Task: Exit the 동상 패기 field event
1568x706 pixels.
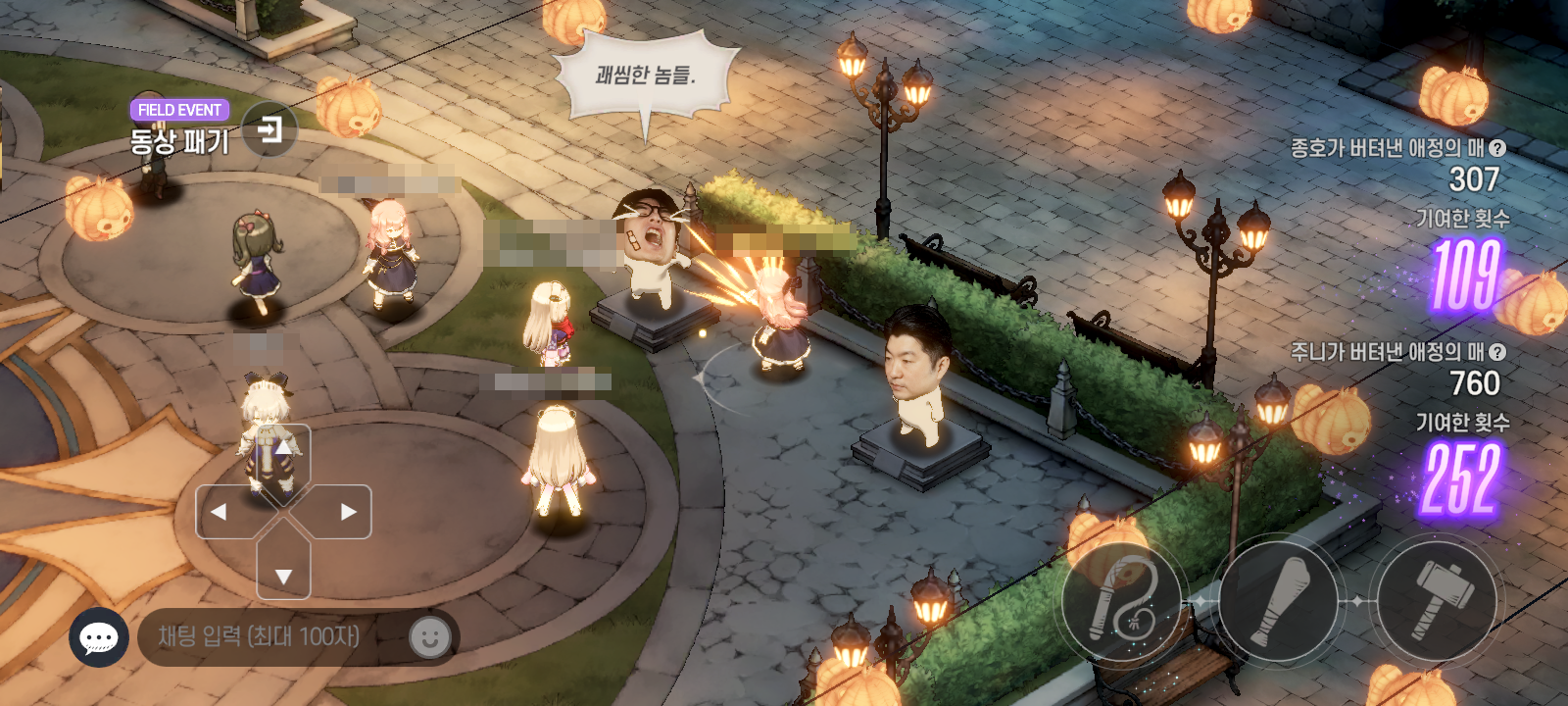Action: [269, 128]
